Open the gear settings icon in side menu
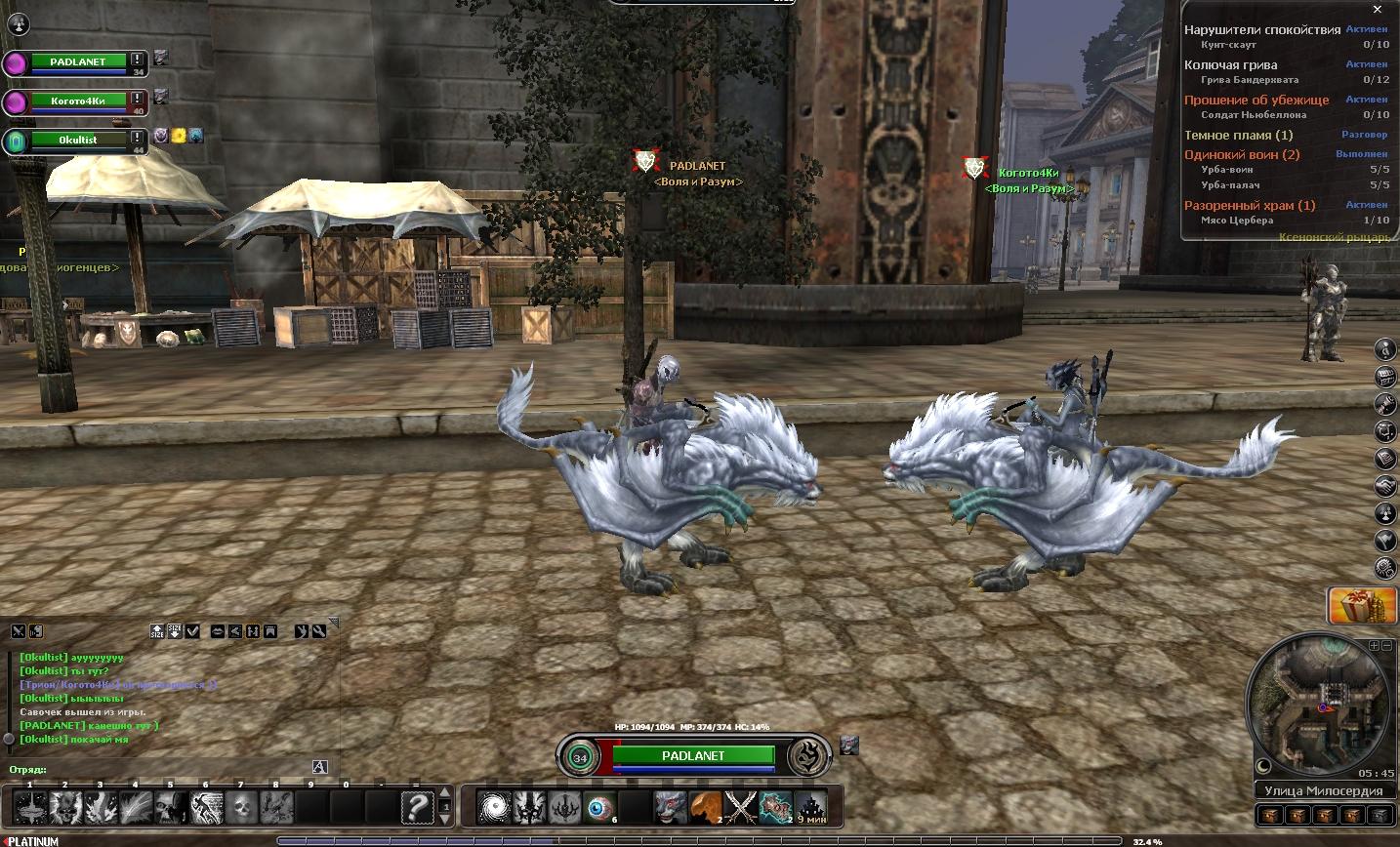 click(1384, 568)
